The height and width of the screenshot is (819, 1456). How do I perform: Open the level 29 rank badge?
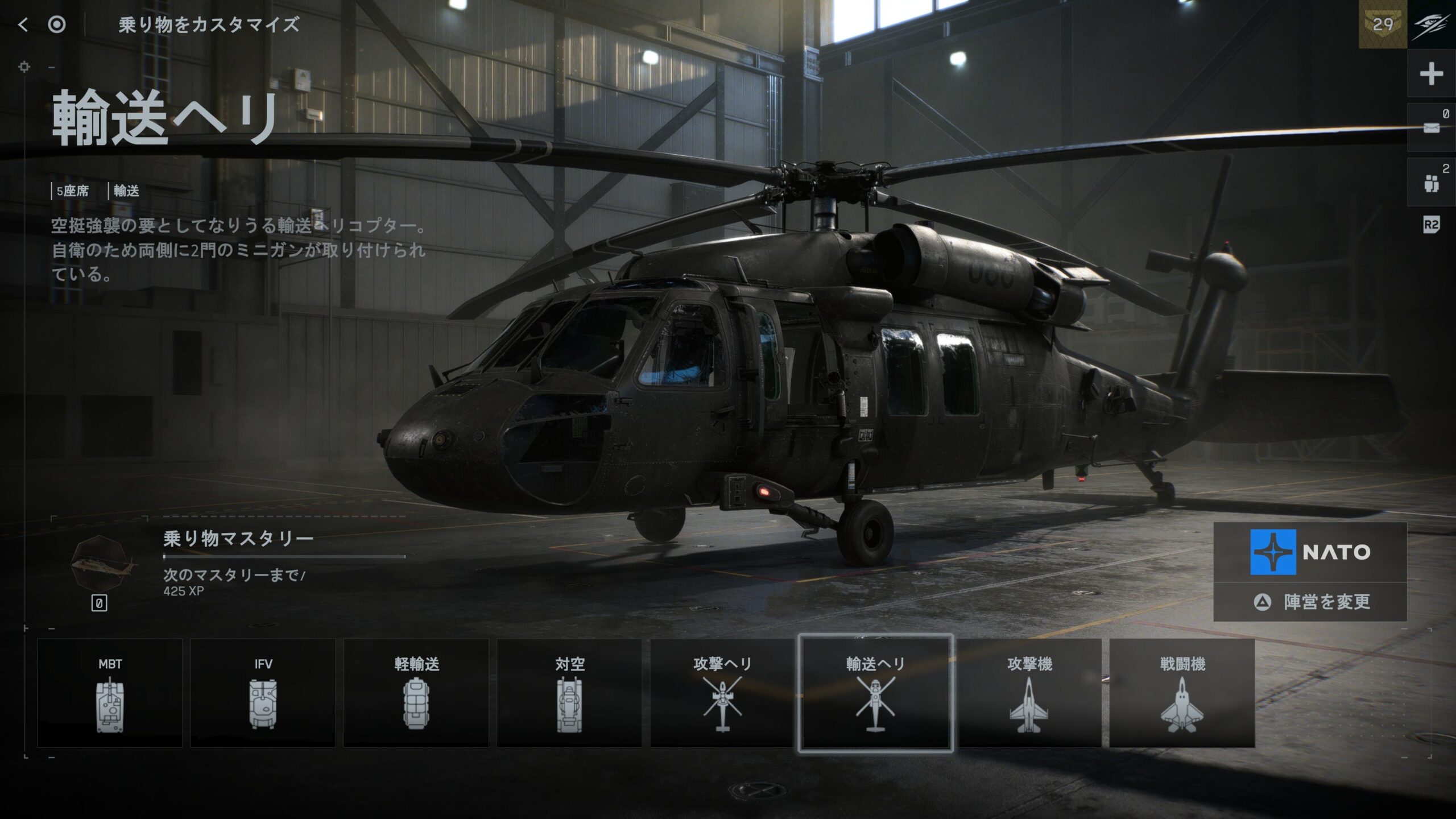(x=1383, y=24)
